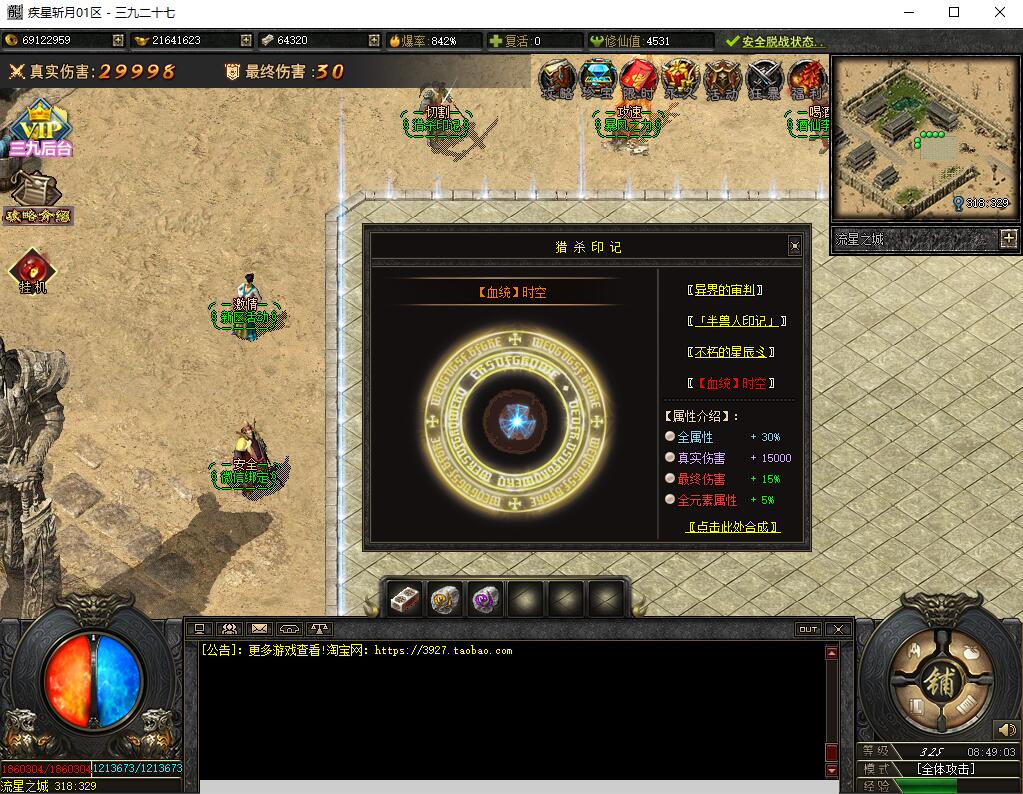This screenshot has width=1023, height=794.
Task: Select the 异界的审判 entry
Action: point(726,290)
